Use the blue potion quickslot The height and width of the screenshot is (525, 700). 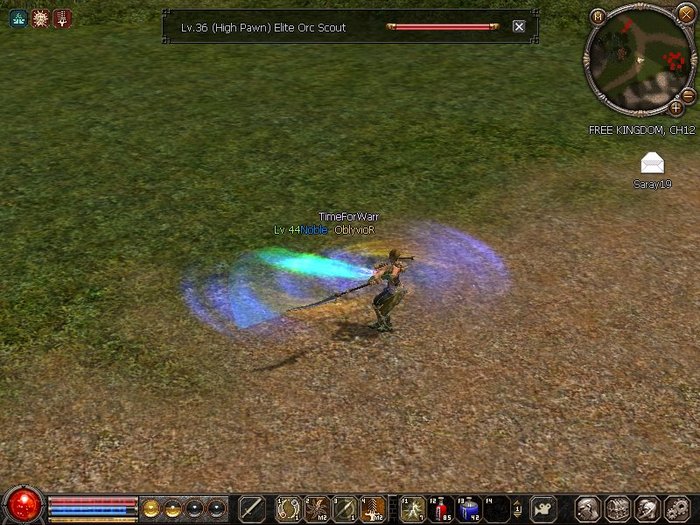click(x=468, y=509)
